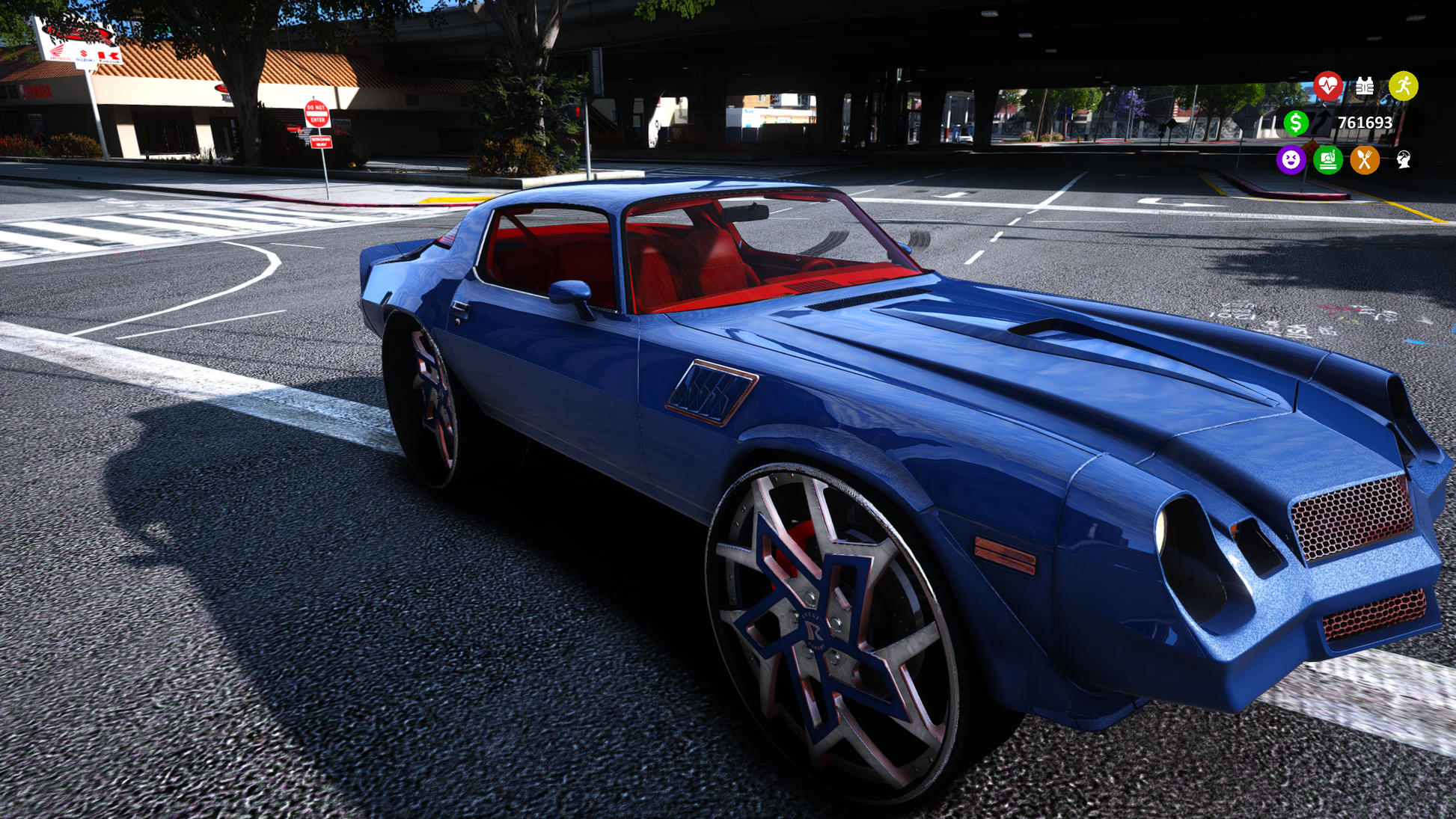
Task: Select the green sleep rest icon
Action: point(1328,159)
